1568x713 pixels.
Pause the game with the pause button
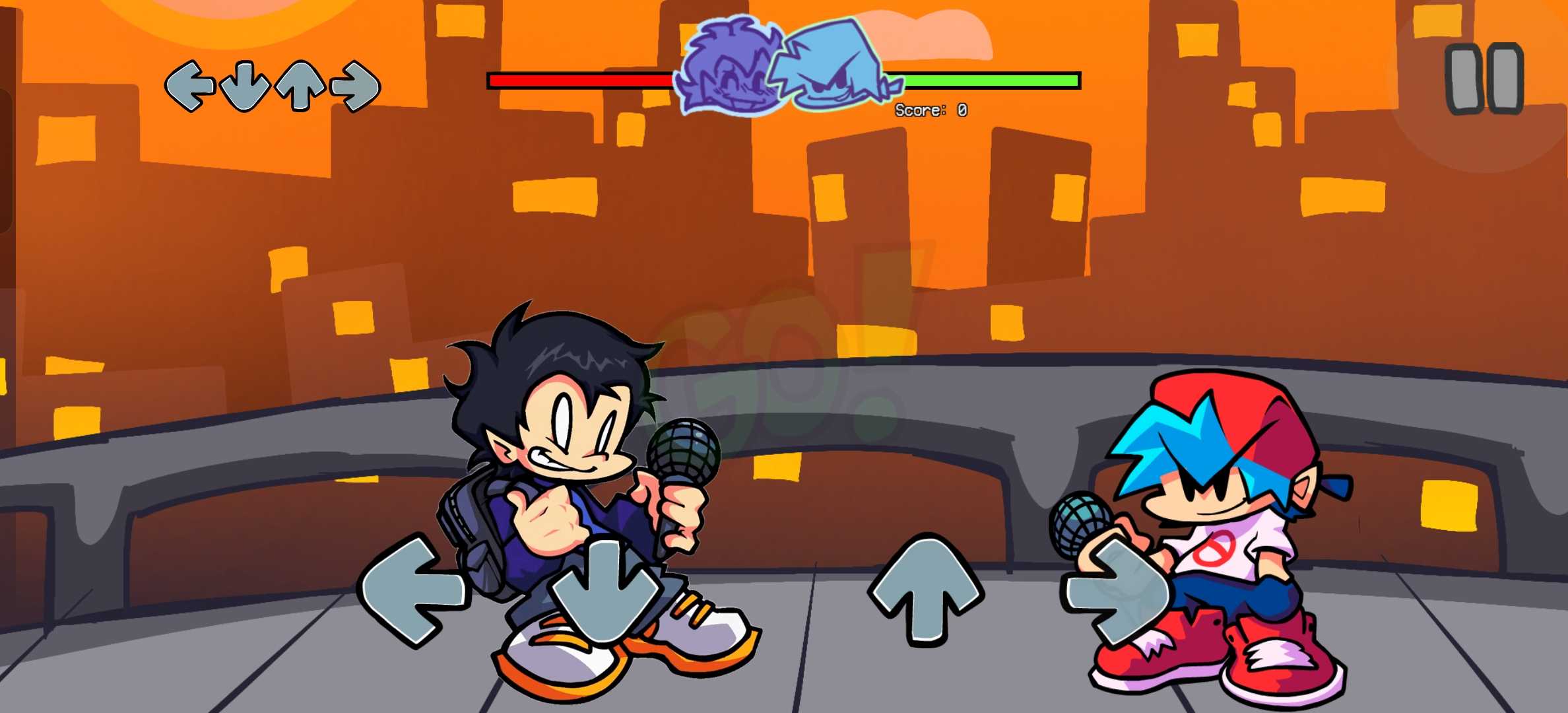point(1484,79)
